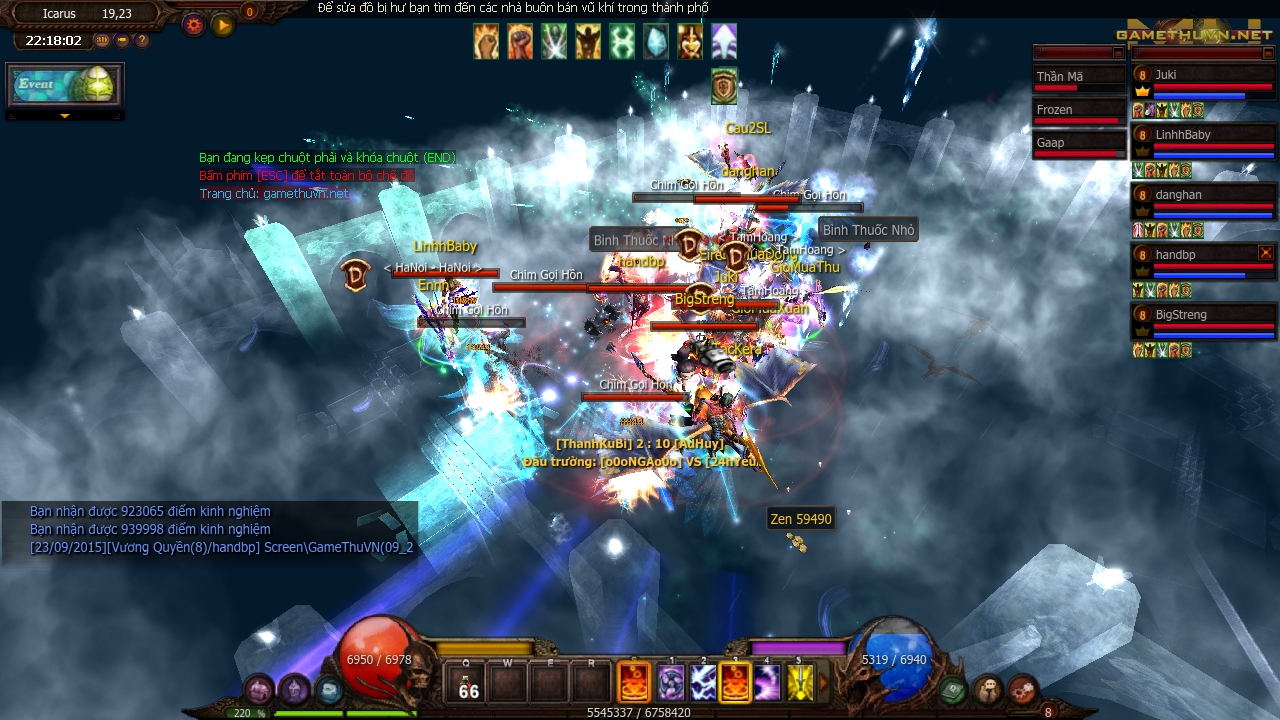Image resolution: width=1280 pixels, height=720 pixels.
Task: Toggle the 3D view button
Action: [x=103, y=41]
